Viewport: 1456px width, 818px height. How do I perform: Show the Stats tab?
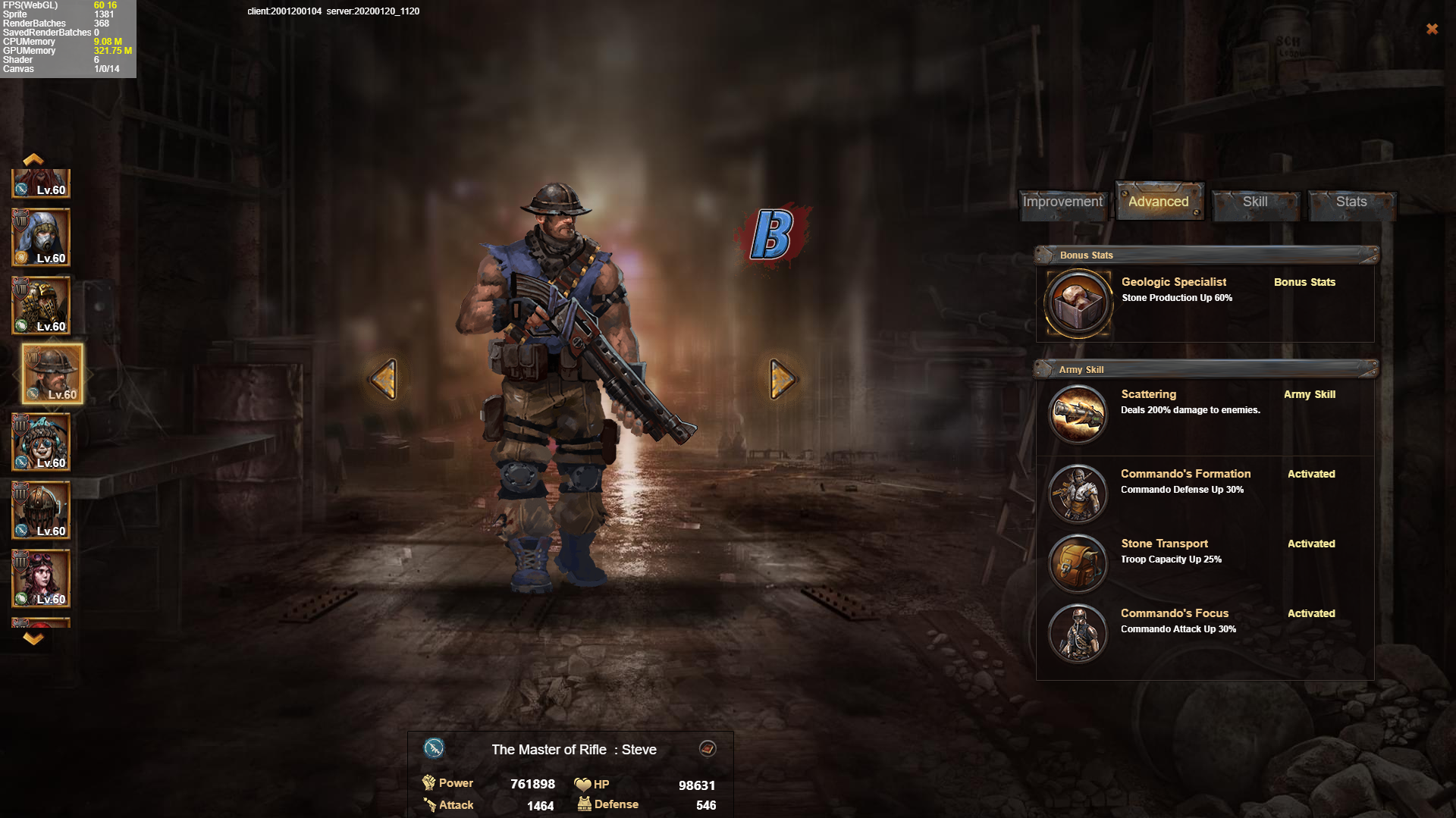(x=1351, y=202)
